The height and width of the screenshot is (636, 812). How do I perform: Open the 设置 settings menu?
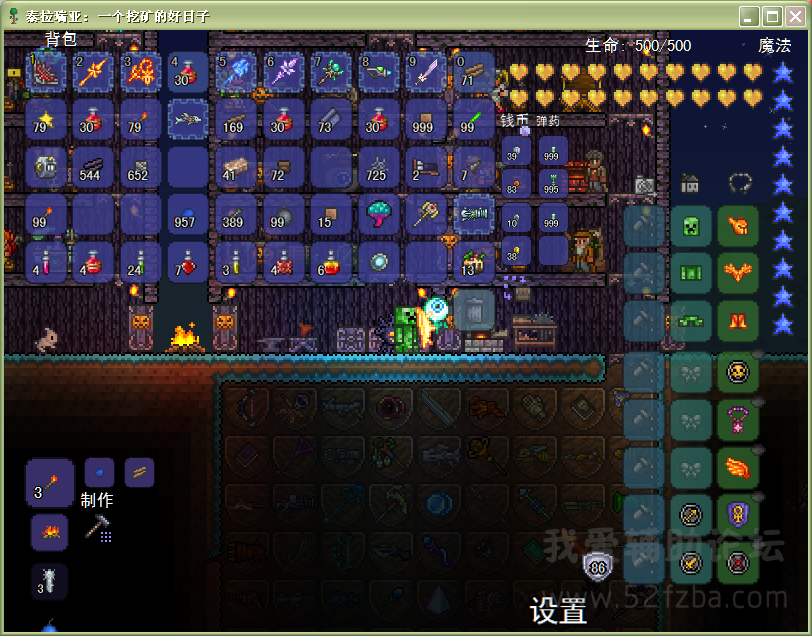[558, 610]
